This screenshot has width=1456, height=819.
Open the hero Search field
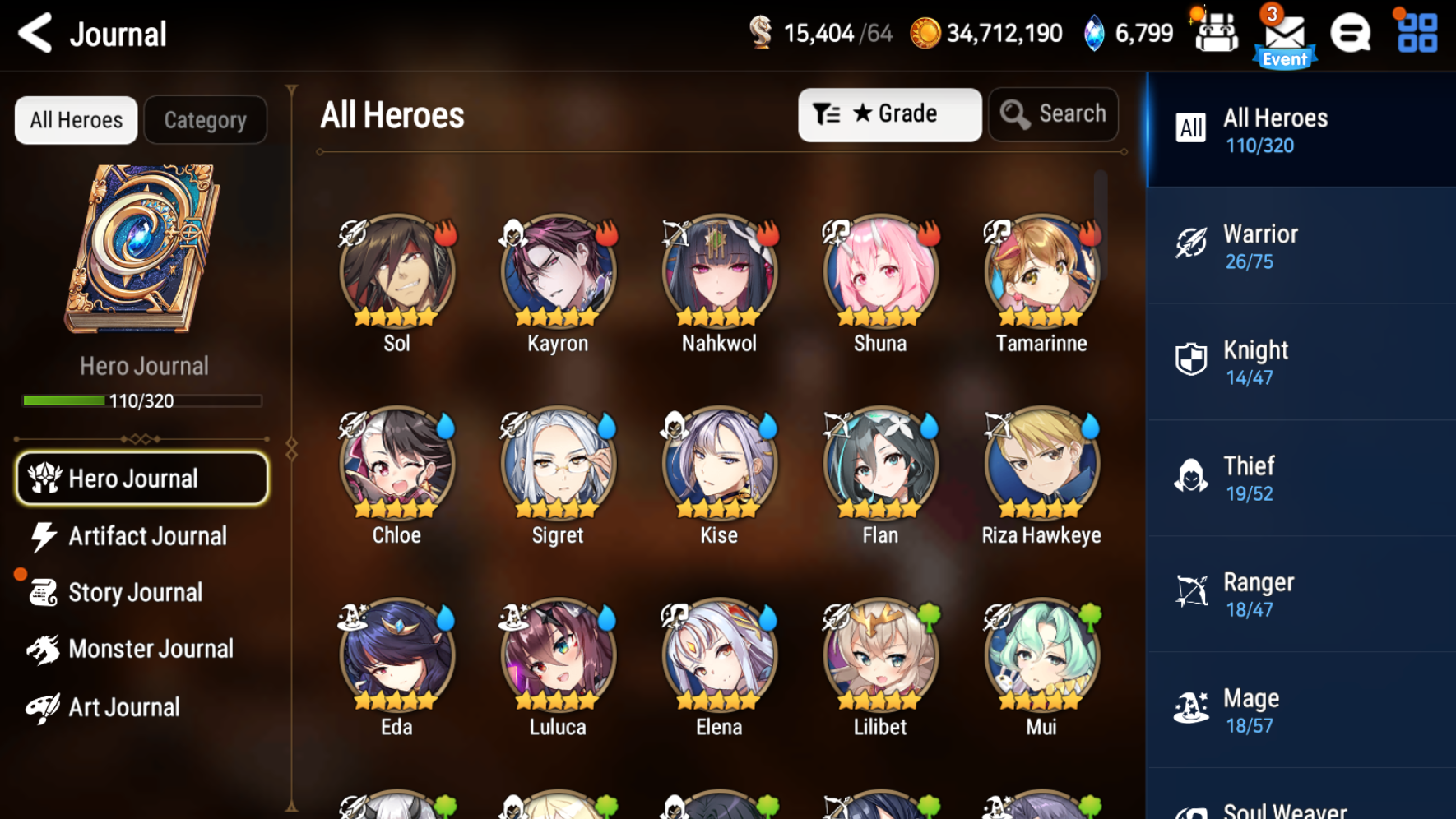click(x=1054, y=114)
